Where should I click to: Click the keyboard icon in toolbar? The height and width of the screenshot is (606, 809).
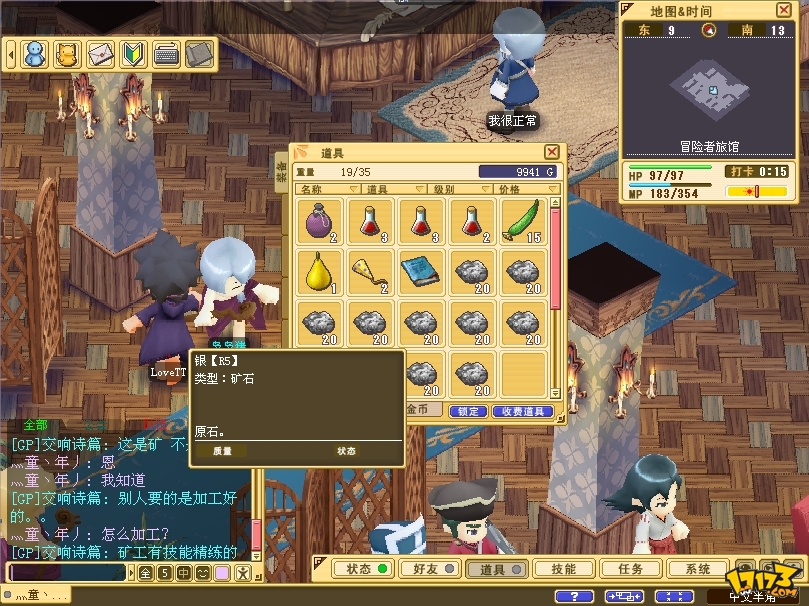[x=166, y=52]
